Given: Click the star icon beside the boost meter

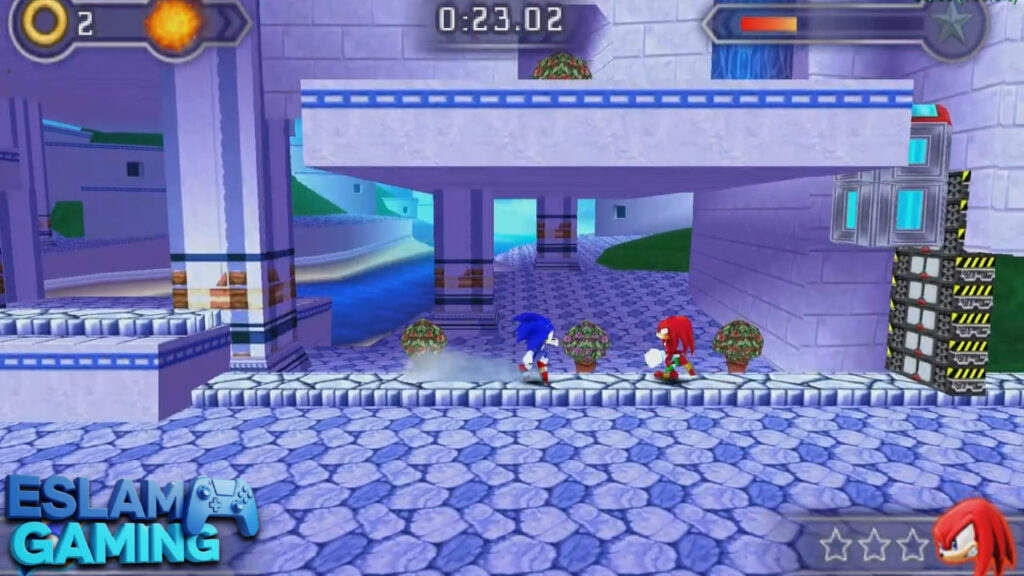Looking at the screenshot, I should click(951, 23).
